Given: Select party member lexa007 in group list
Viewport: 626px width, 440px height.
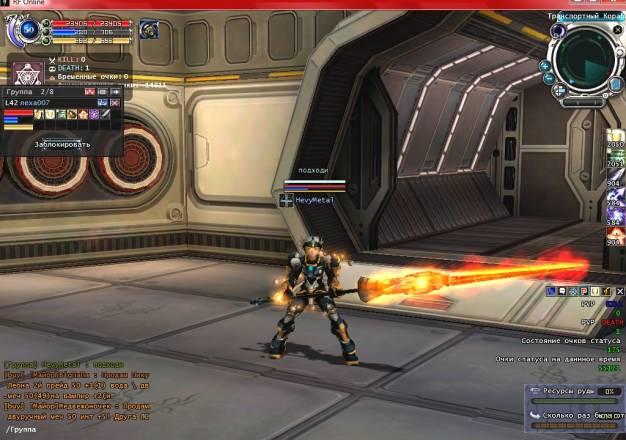Looking at the screenshot, I should click(47, 103).
